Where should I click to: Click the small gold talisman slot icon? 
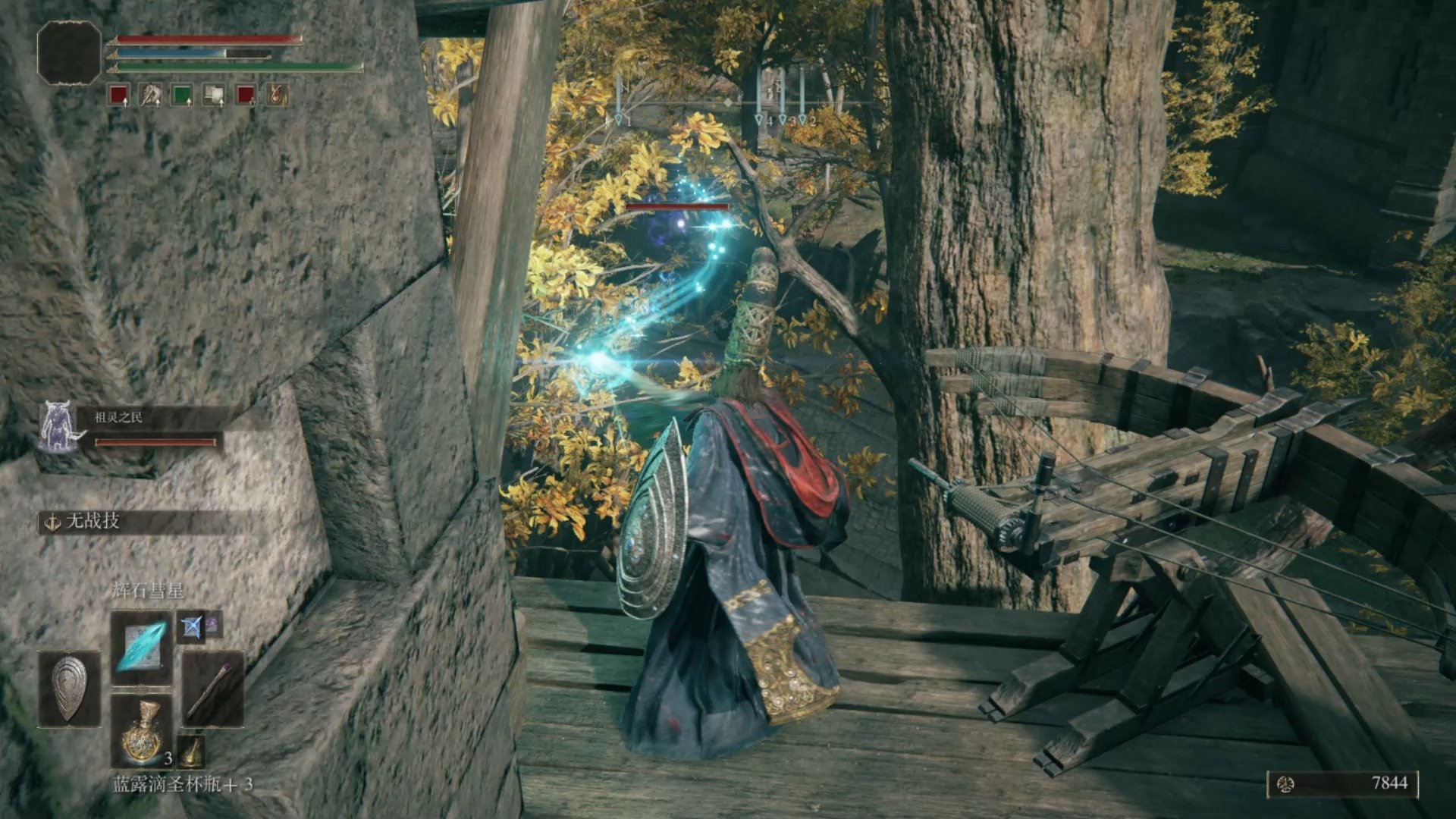pyautogui.click(x=191, y=752)
